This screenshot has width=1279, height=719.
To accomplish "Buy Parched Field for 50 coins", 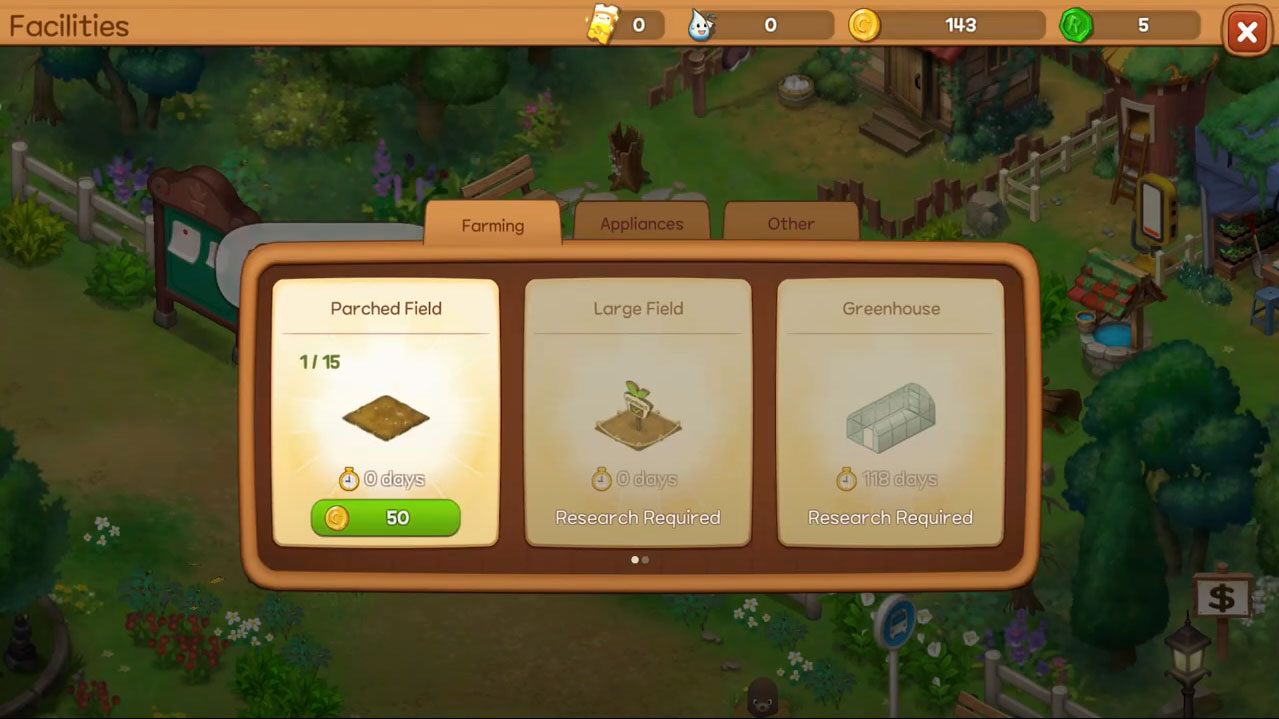I will (385, 518).
